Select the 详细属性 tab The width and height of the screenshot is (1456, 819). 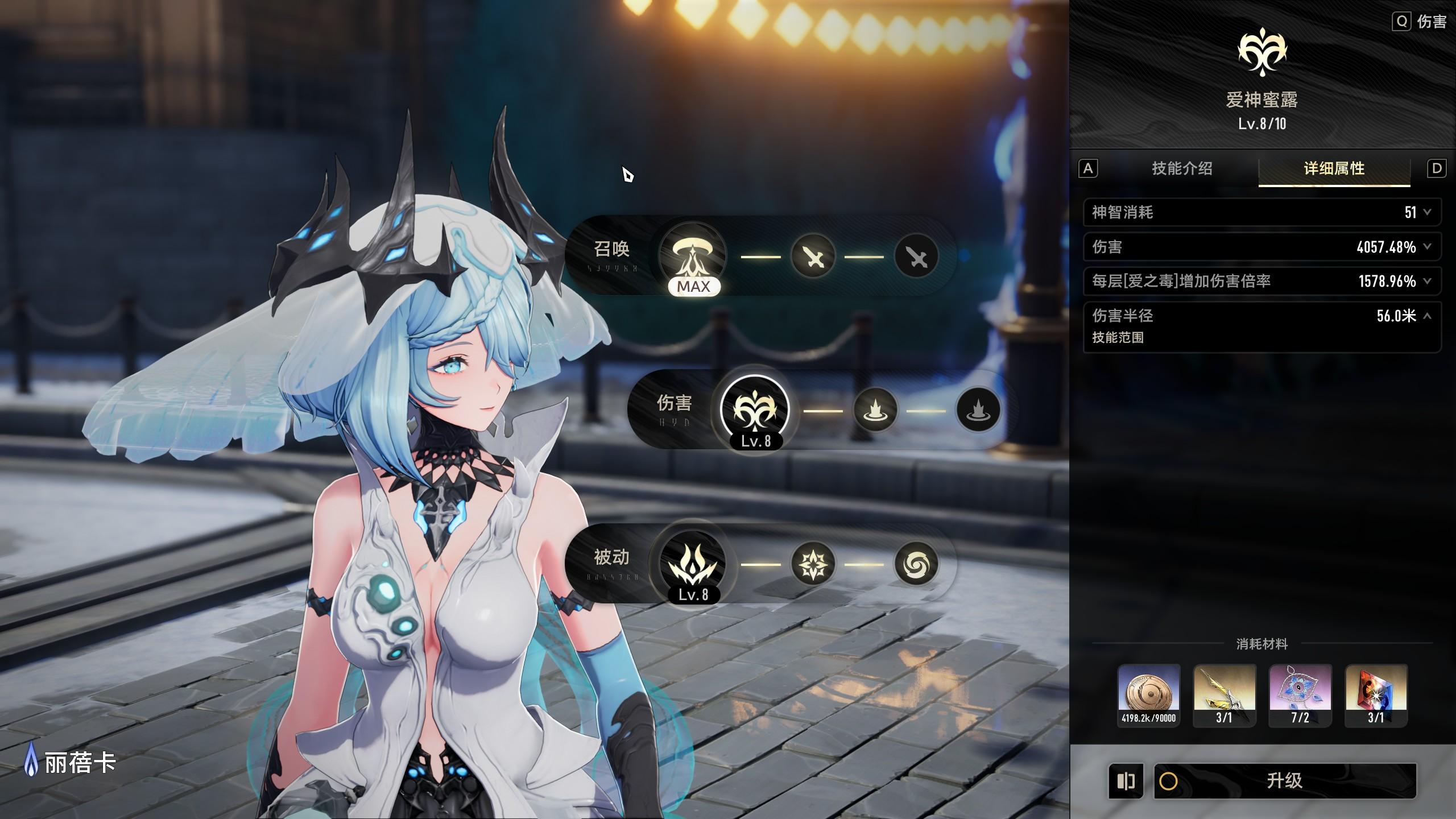coord(1334,168)
